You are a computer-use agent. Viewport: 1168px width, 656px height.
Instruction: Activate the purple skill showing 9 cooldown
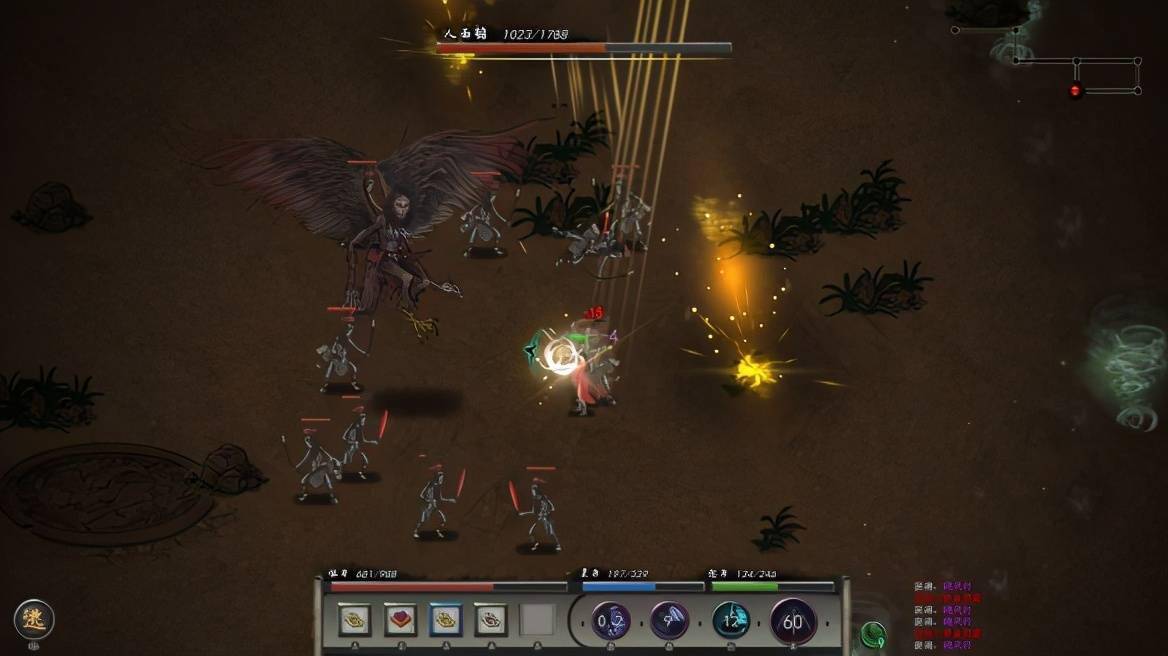point(670,621)
